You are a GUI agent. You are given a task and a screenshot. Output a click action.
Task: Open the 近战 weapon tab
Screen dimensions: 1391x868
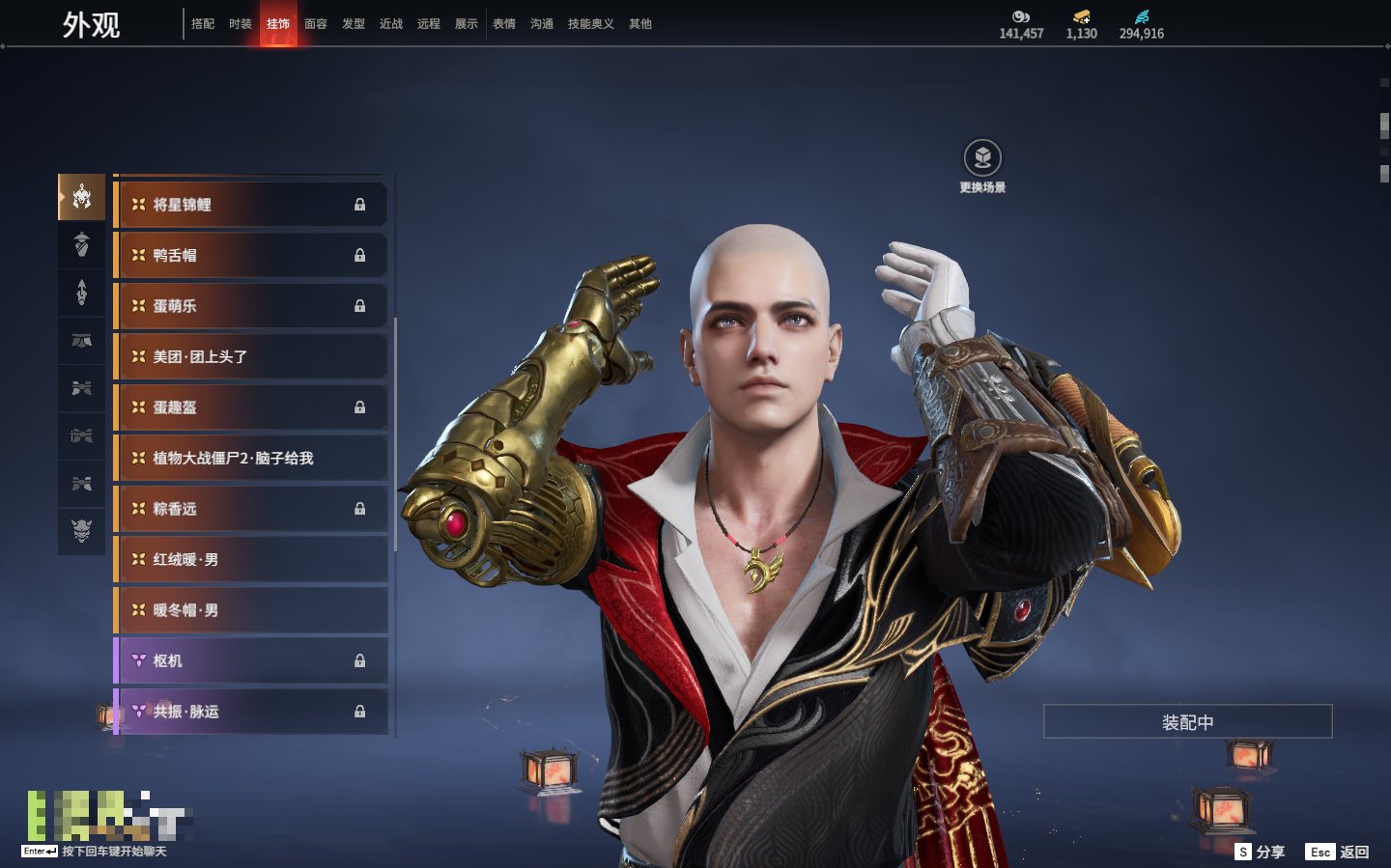coord(391,24)
